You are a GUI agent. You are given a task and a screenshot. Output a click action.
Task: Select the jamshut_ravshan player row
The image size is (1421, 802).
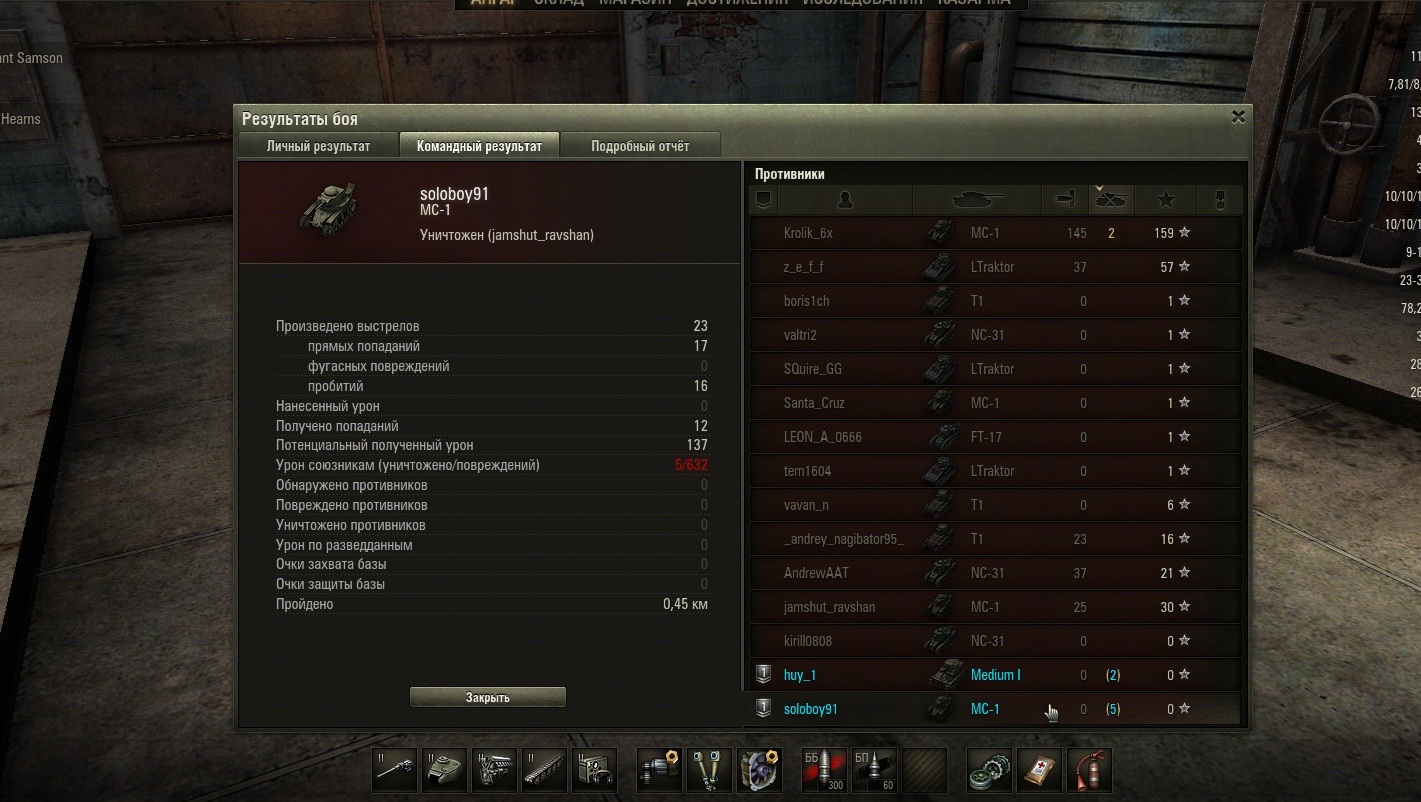[x=995, y=607]
